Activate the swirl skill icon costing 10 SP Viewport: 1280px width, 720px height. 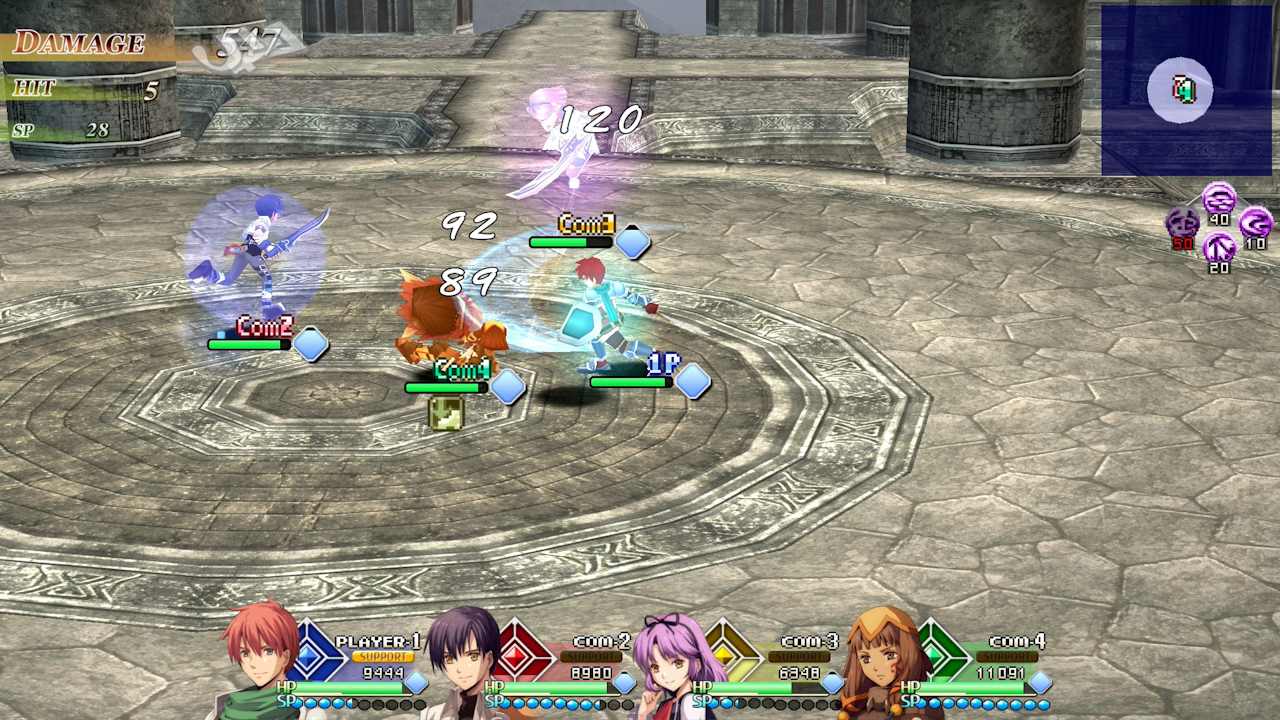[x=1257, y=222]
